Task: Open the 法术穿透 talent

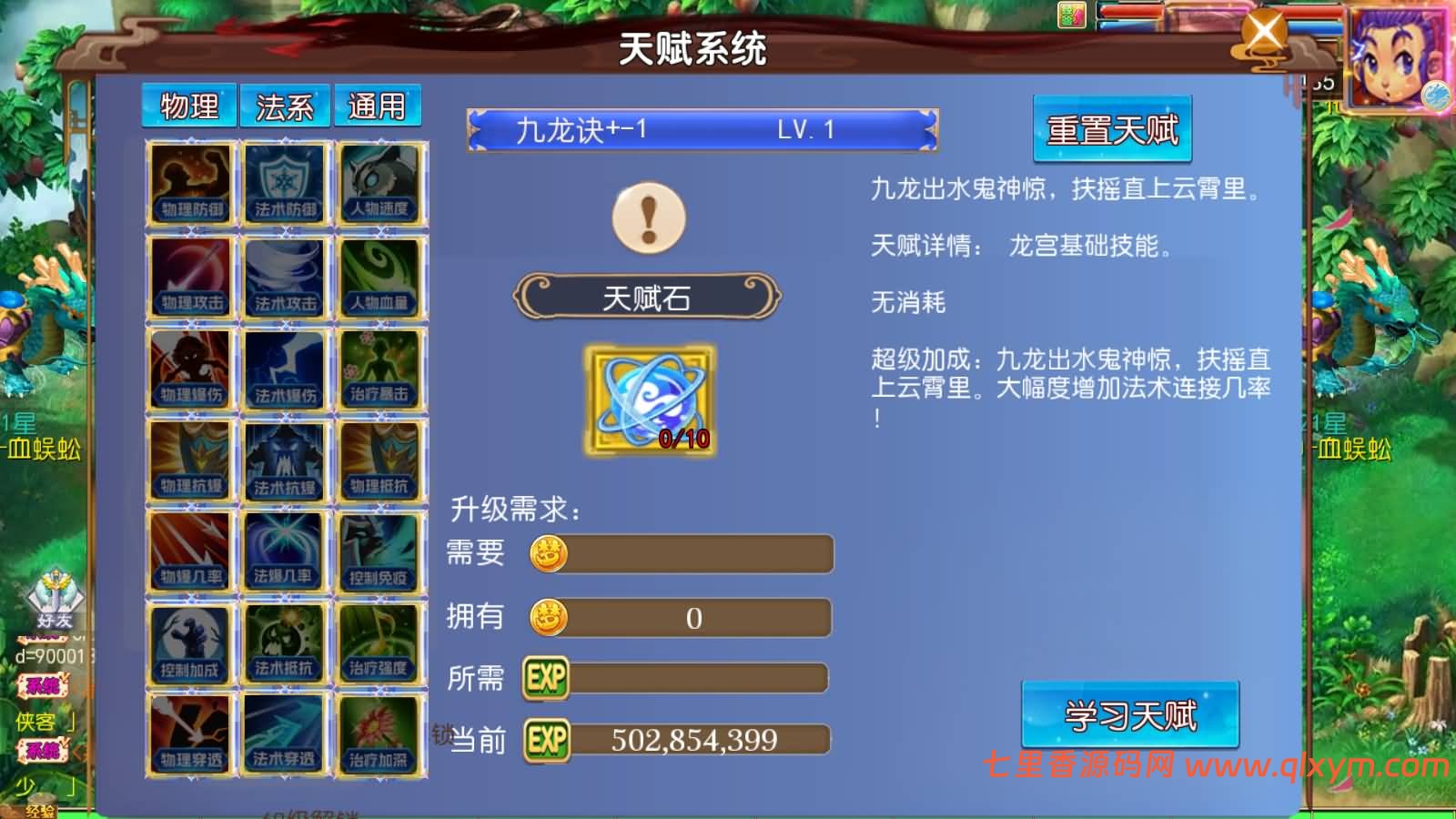Action: pos(285,735)
